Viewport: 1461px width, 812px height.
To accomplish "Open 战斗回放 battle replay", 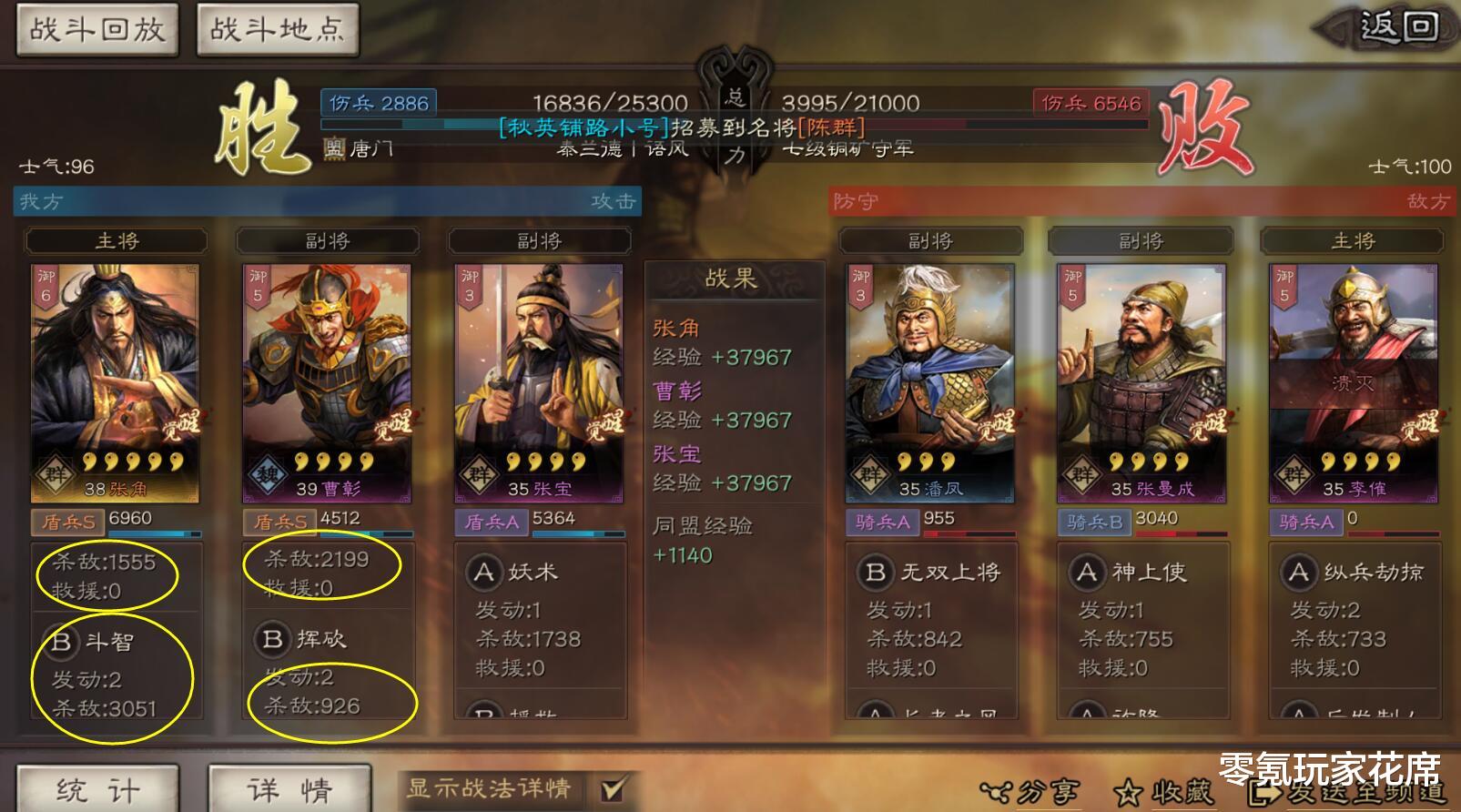I will coord(96,28).
